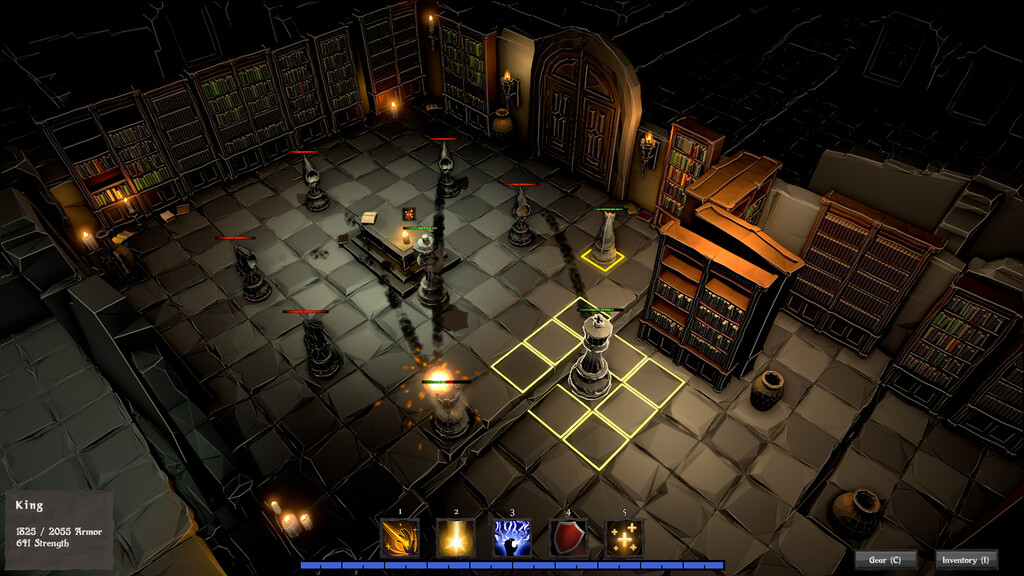The image size is (1024, 576).
Task: Activate the red shield ability
Action: [x=568, y=538]
